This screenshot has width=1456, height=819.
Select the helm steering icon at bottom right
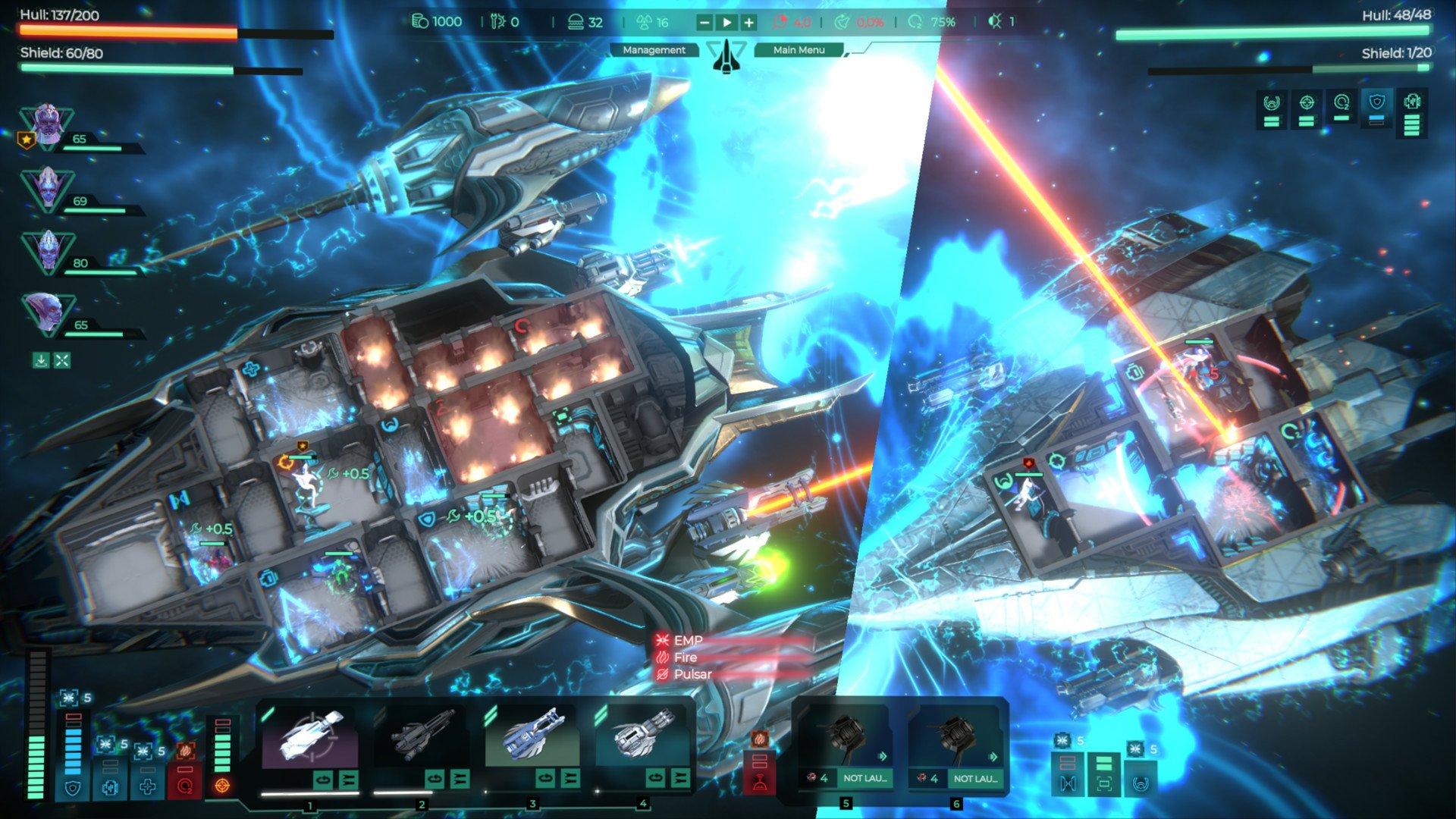1140,784
